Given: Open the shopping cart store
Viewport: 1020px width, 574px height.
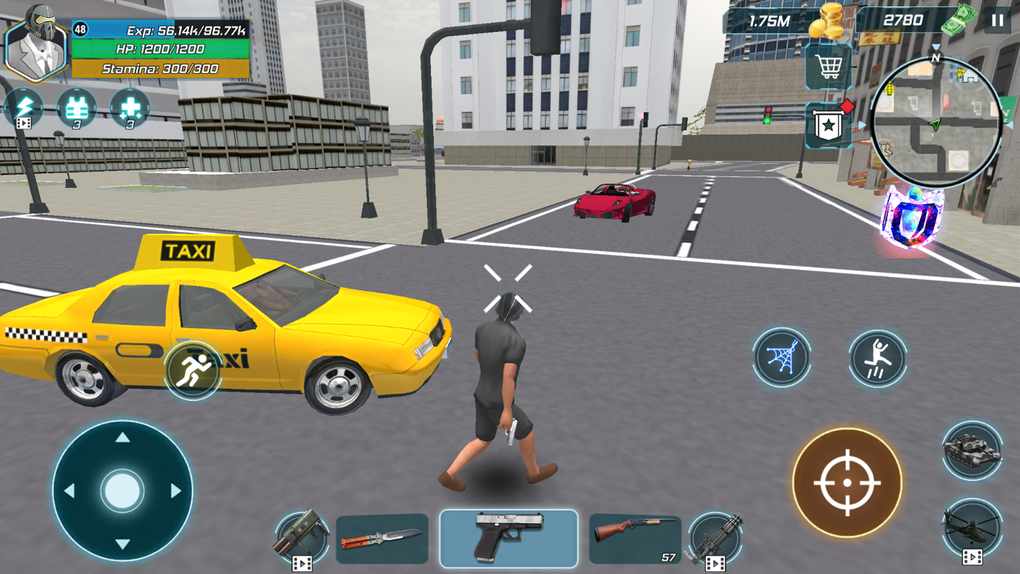Looking at the screenshot, I should click(828, 67).
